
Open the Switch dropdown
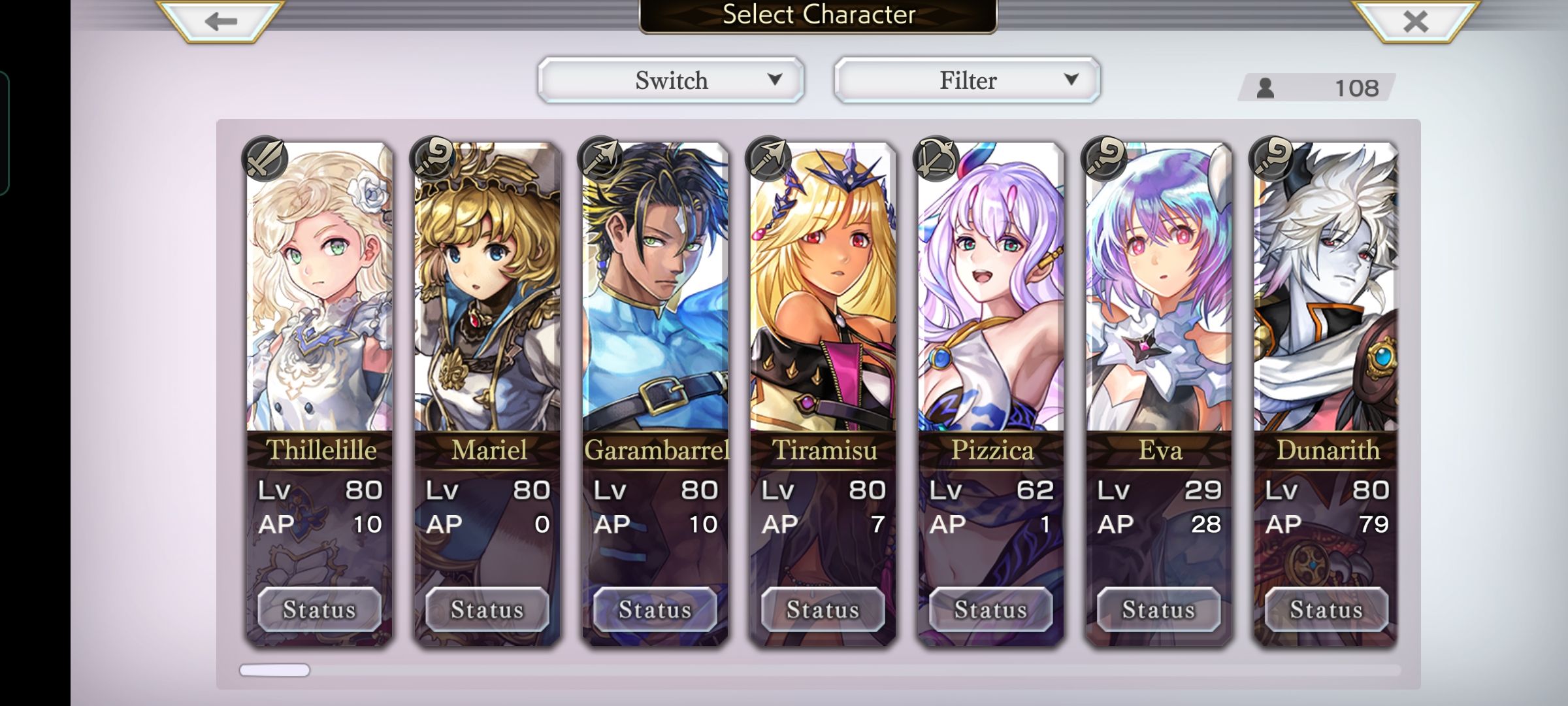point(671,80)
